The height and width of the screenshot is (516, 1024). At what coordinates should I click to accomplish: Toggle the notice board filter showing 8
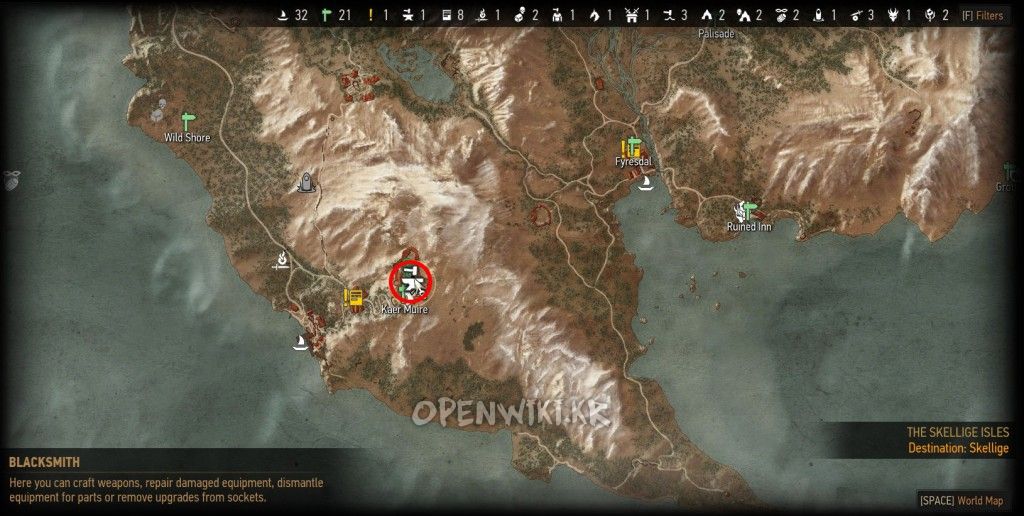tap(444, 15)
